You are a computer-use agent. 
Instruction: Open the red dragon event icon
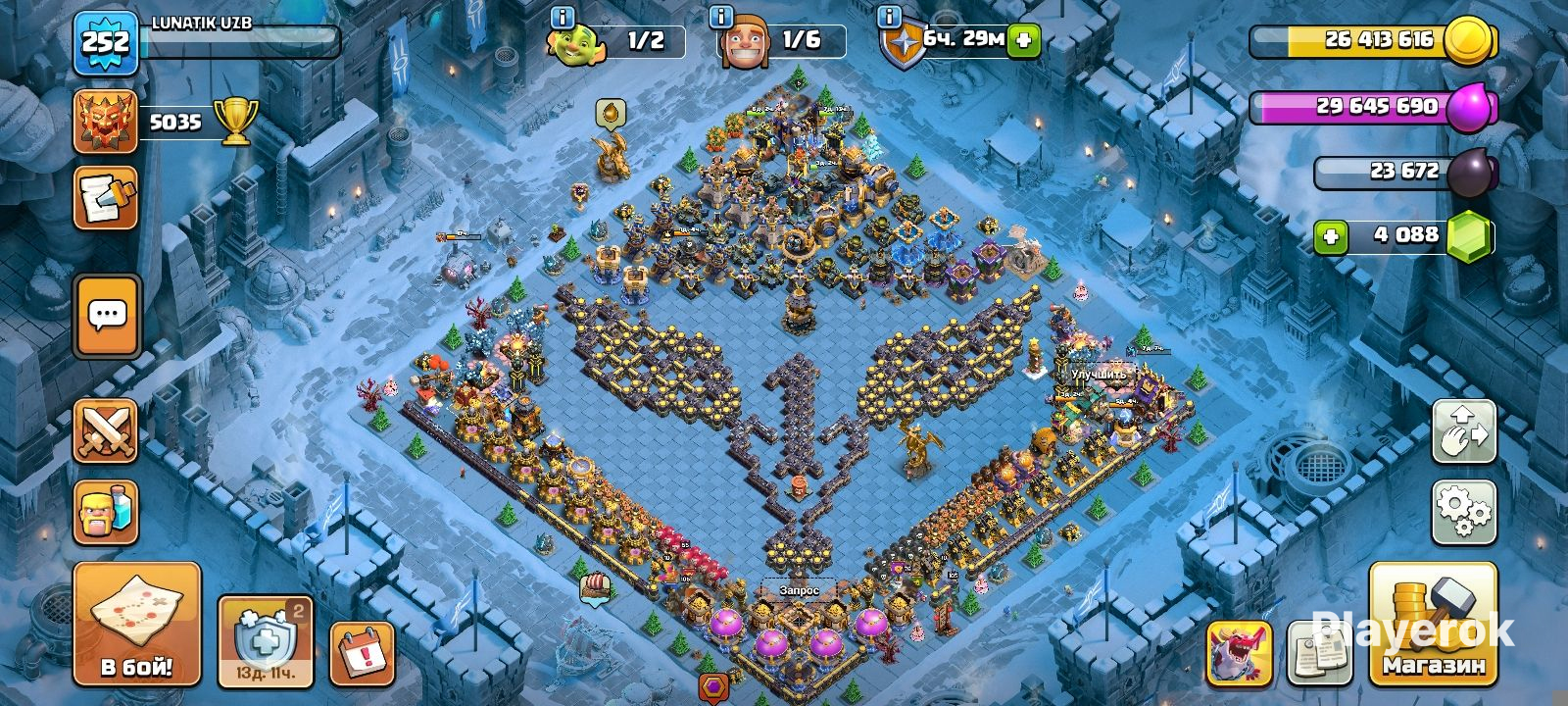coord(1239,652)
